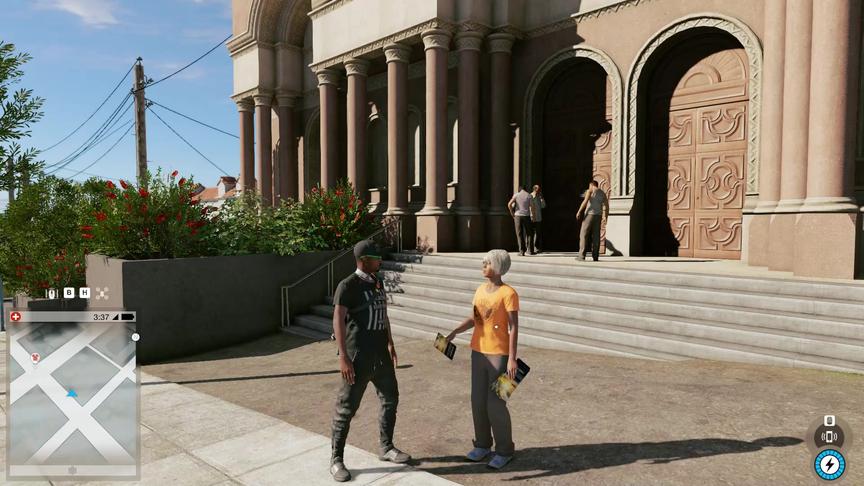Click the blue lightning bolt botnet gauge
The width and height of the screenshot is (864, 486).
[x=829, y=464]
